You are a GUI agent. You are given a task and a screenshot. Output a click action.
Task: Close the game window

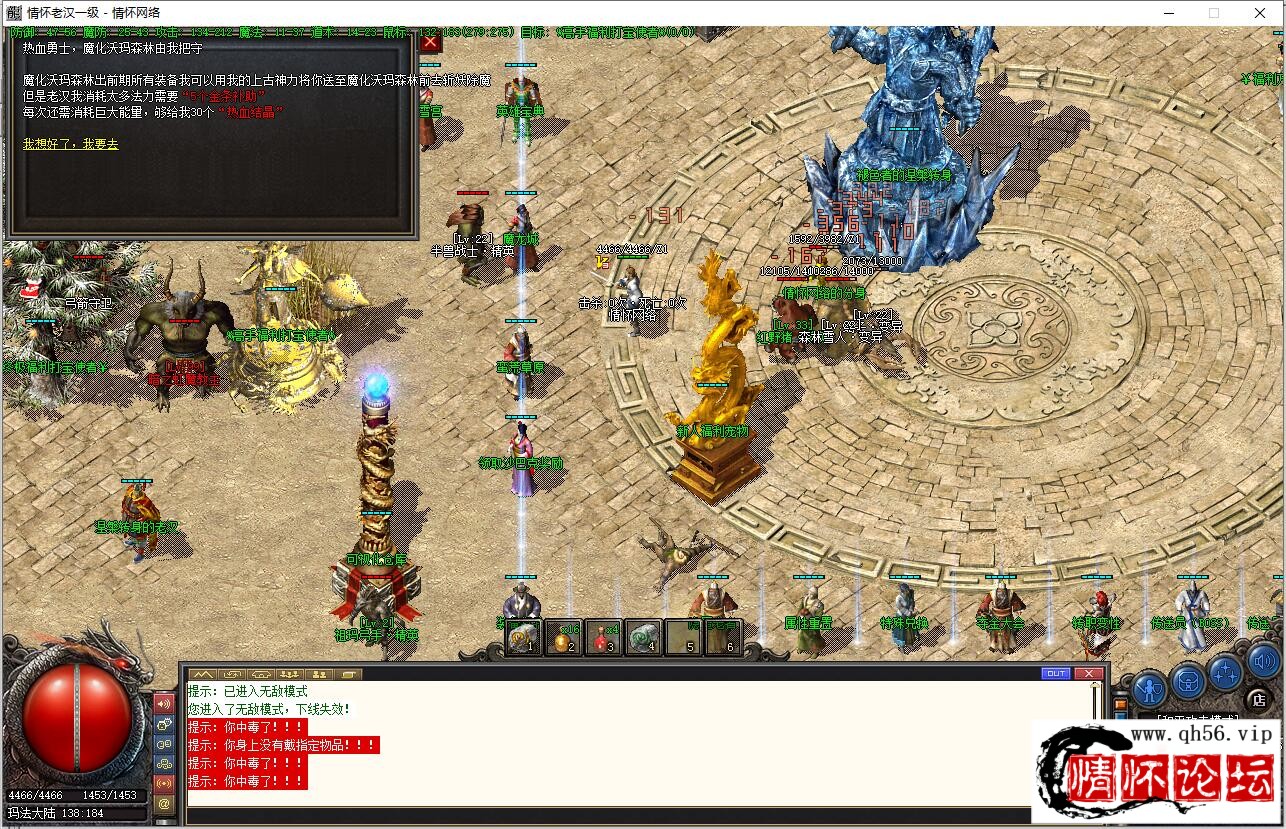tap(1260, 13)
